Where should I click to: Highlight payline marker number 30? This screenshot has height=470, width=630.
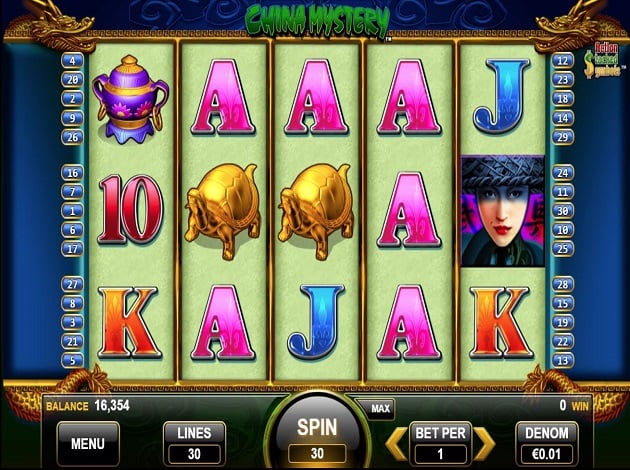click(x=561, y=211)
